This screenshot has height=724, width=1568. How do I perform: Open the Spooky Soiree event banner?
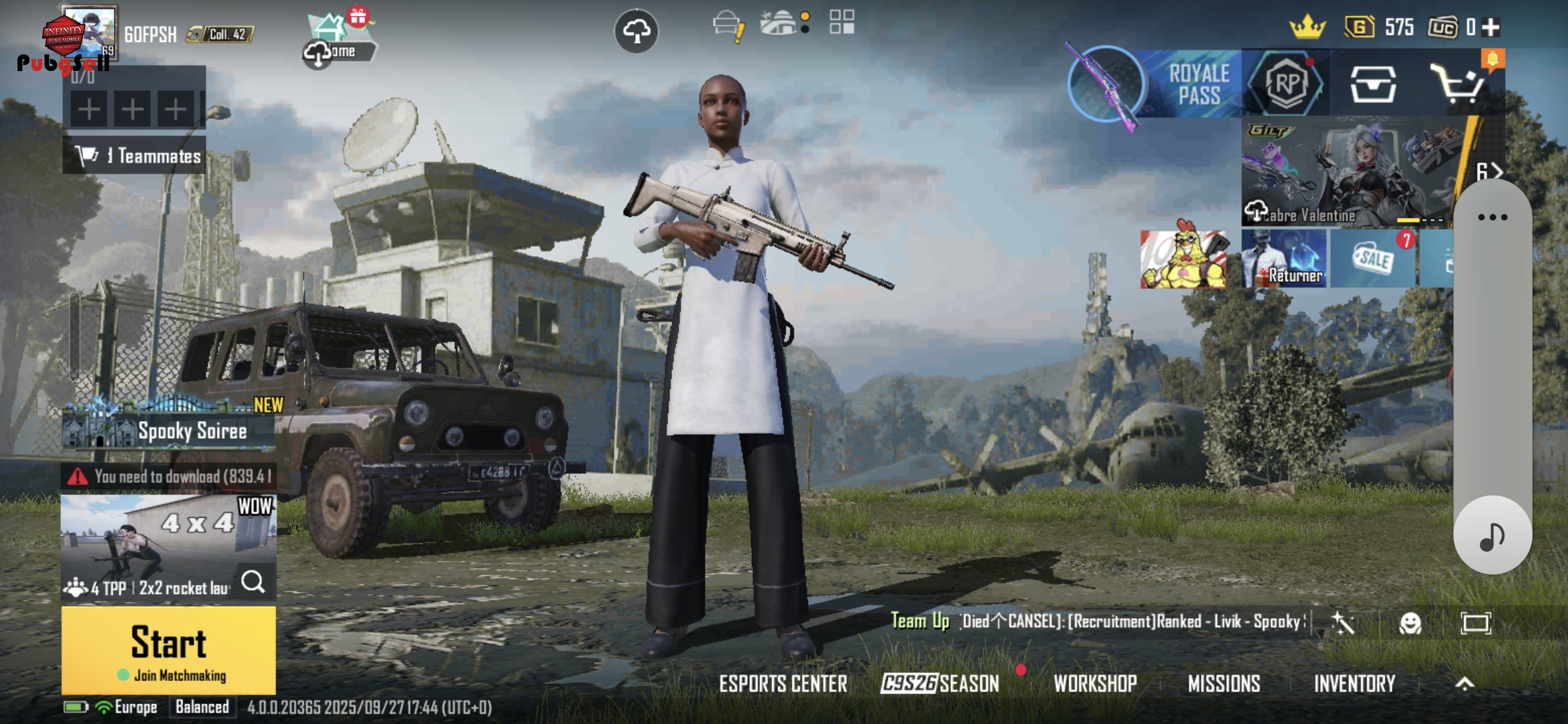[x=169, y=431]
